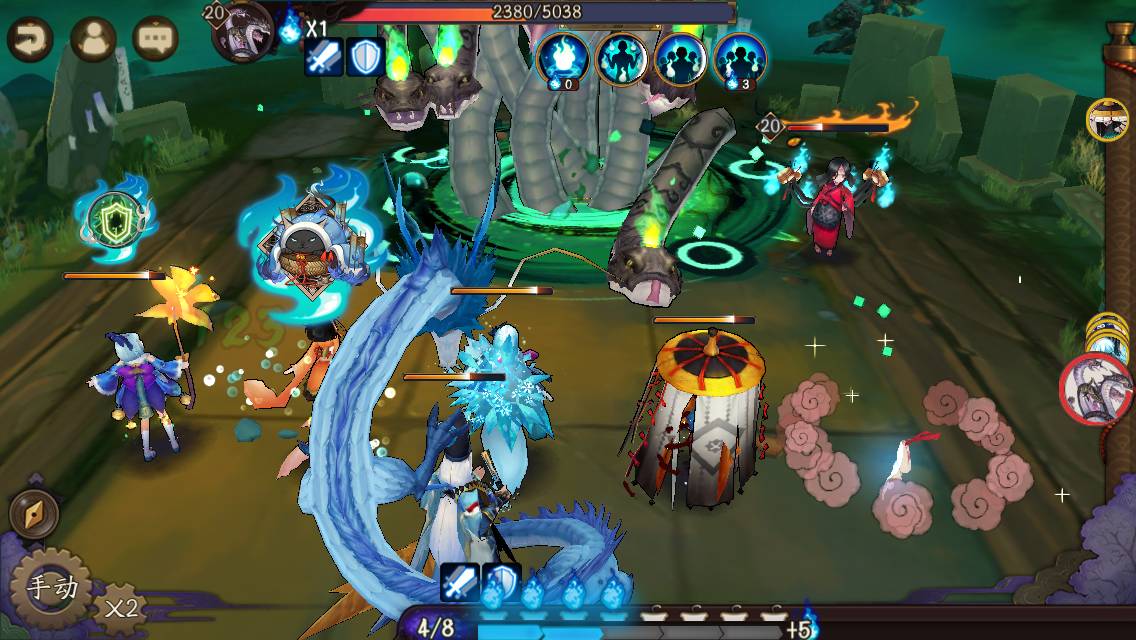The image size is (1136, 640).
Task: Open the player profile button
Action: coord(93,40)
